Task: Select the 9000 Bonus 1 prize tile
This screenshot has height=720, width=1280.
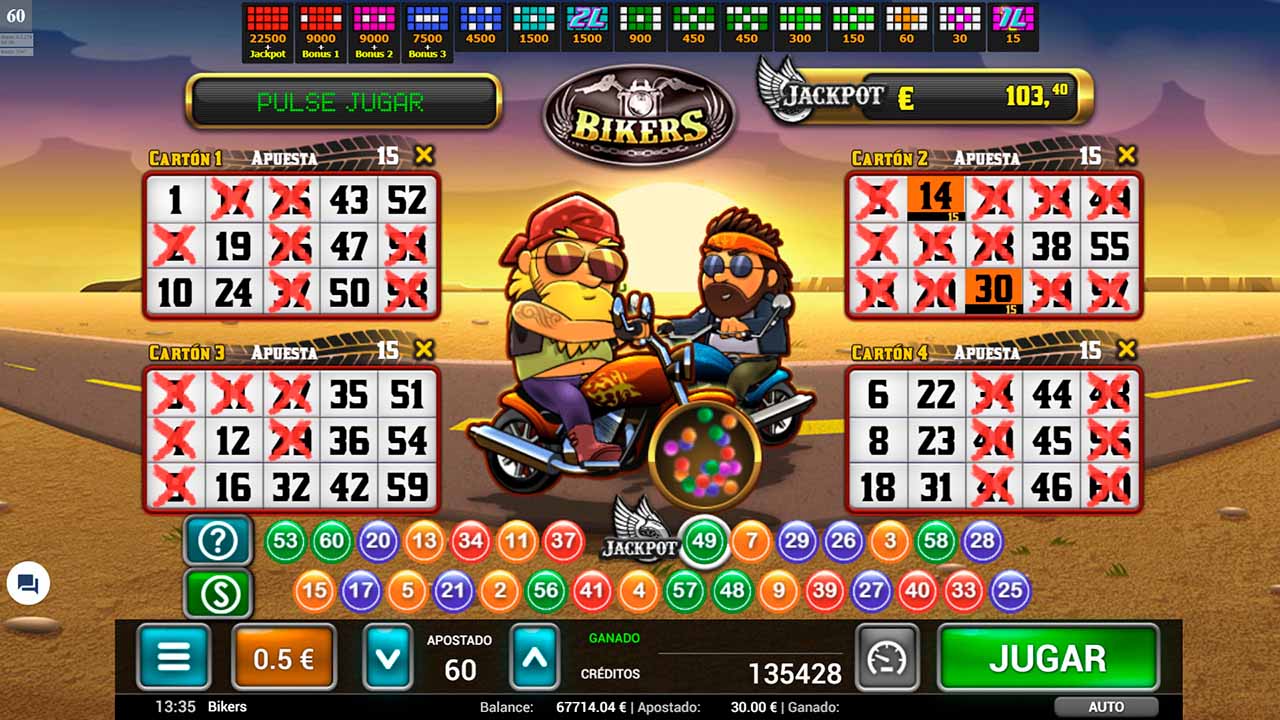Action: [x=320, y=26]
